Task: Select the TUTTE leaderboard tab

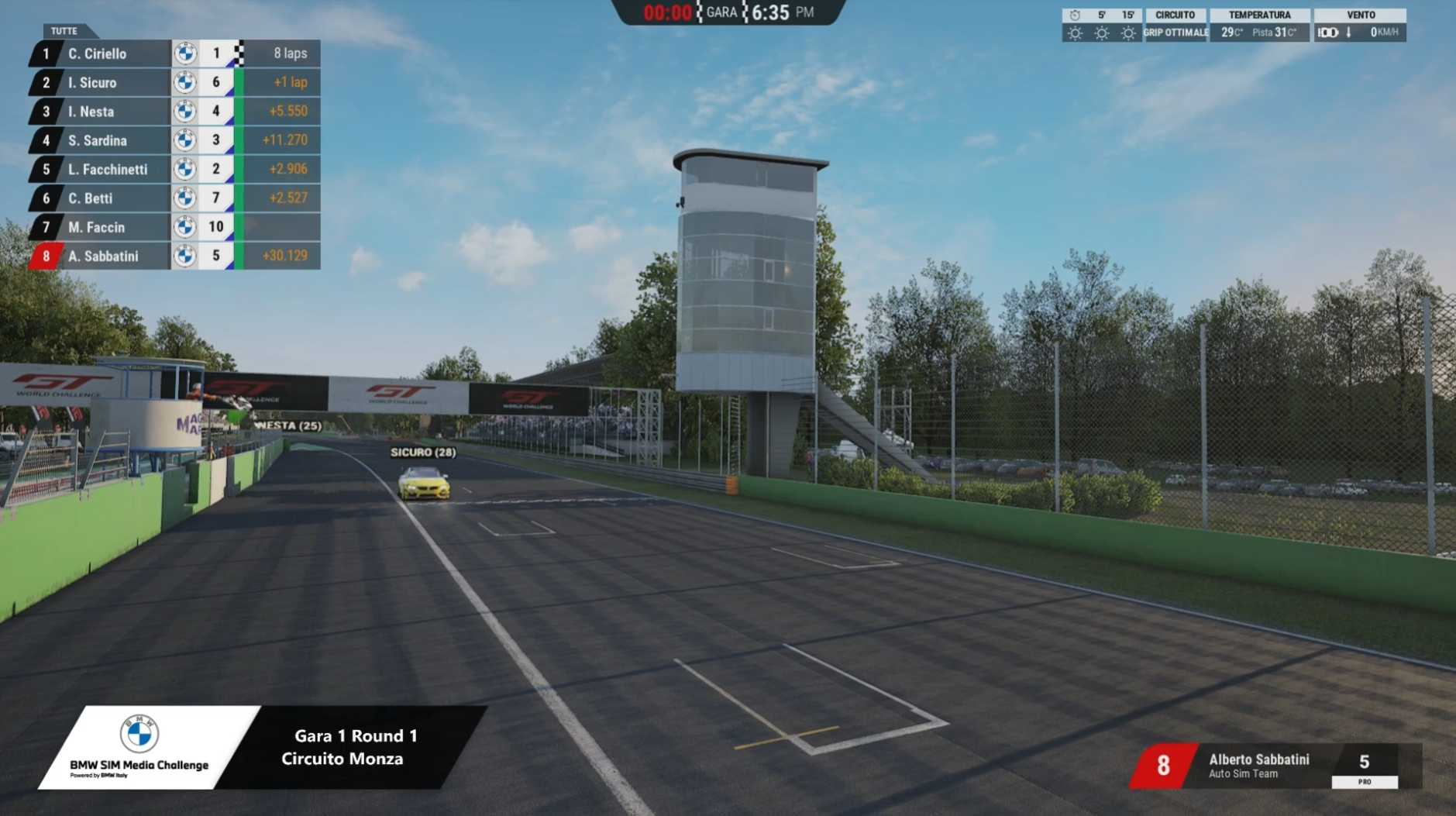Action: [x=64, y=31]
